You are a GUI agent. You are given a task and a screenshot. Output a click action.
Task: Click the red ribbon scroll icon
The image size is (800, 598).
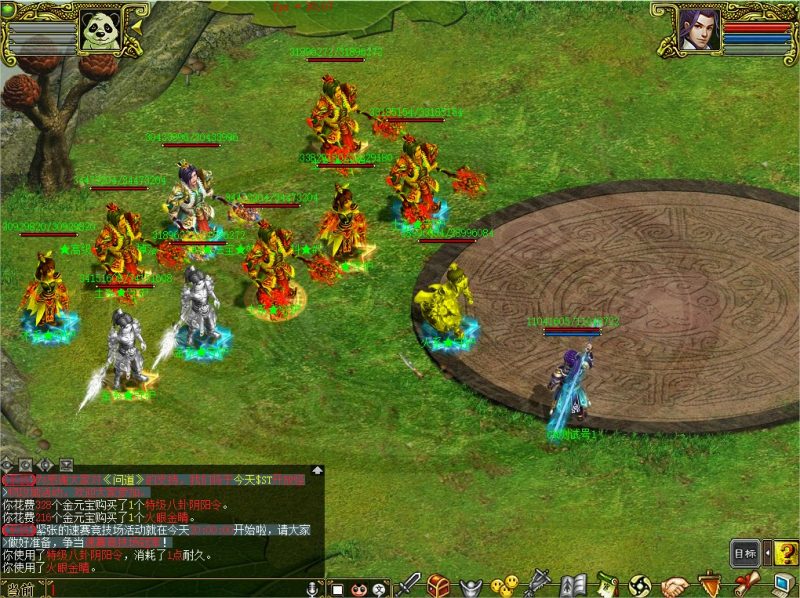[742, 584]
